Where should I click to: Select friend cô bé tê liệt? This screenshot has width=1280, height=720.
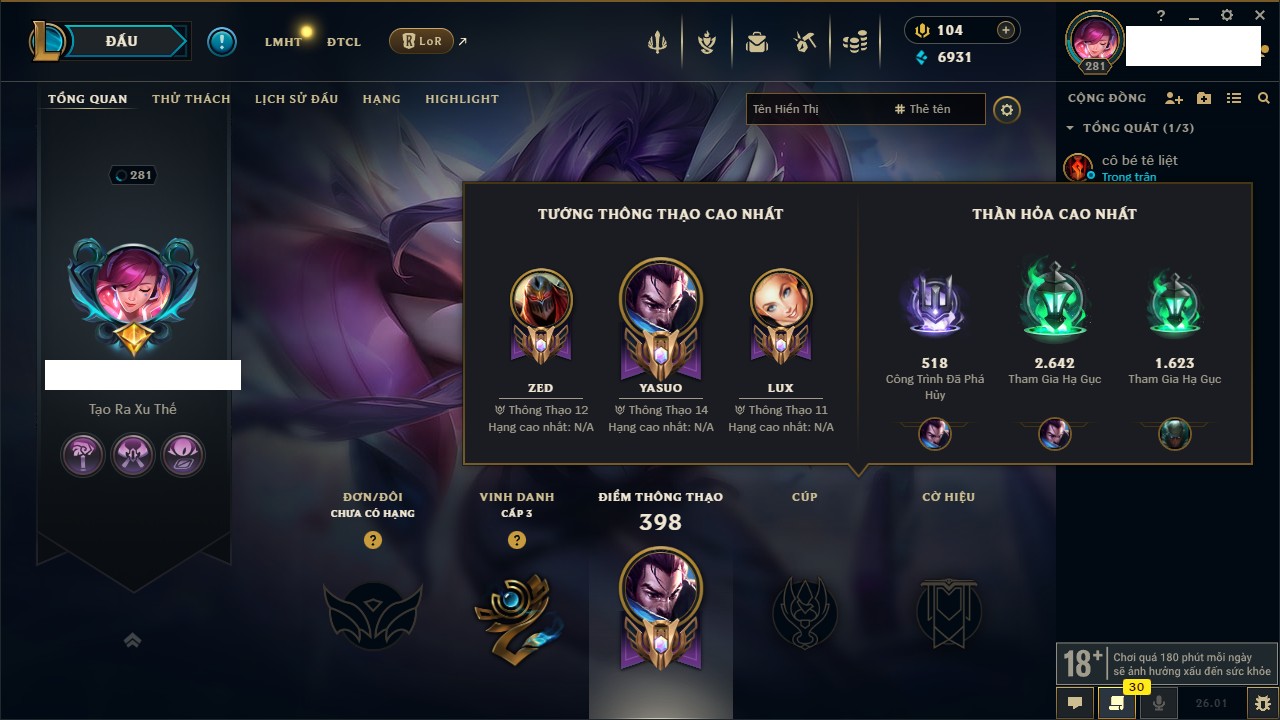point(1139,160)
